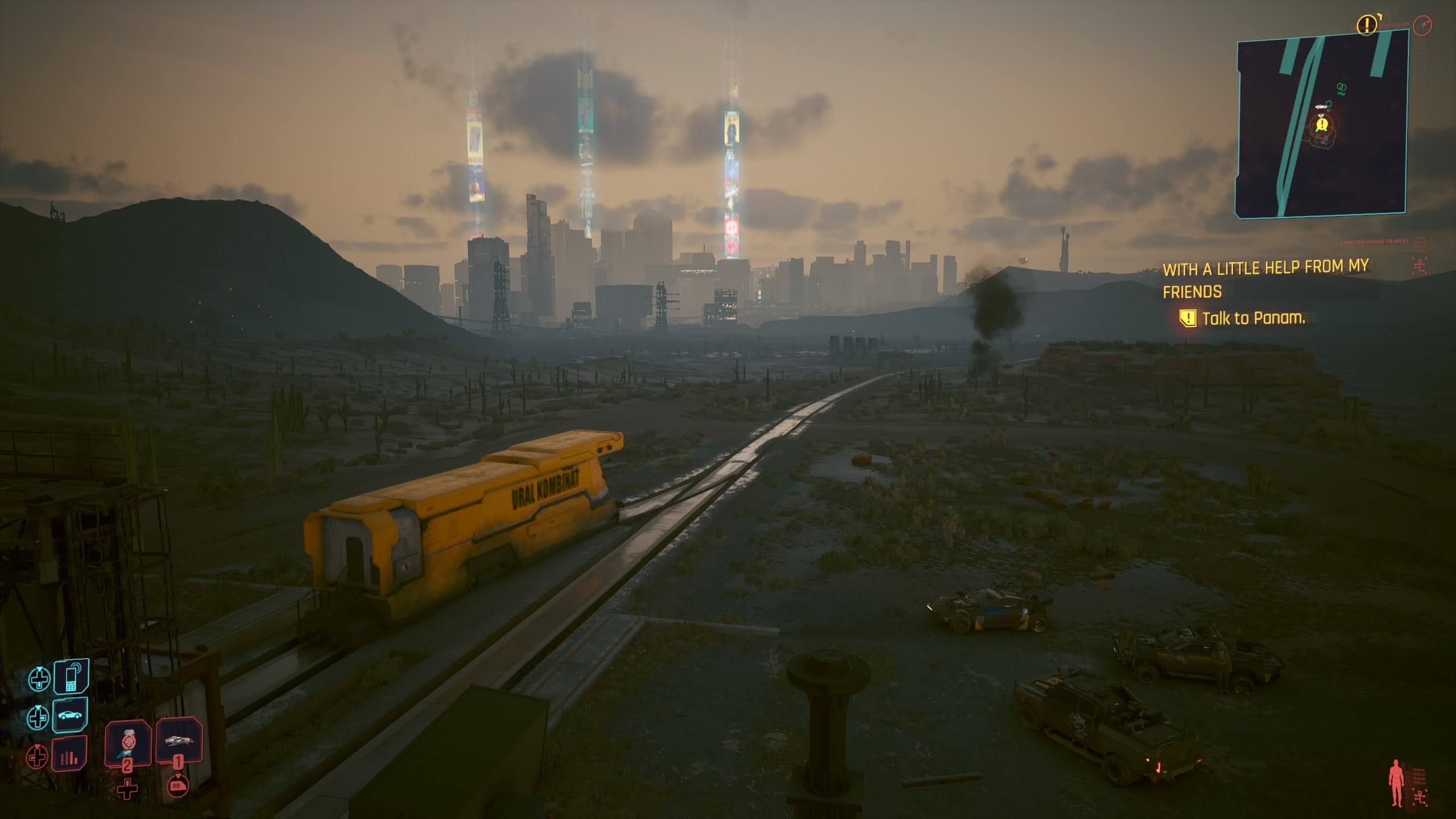Click the red compass icon beside minimap
The width and height of the screenshot is (1456, 819).
point(1421,26)
